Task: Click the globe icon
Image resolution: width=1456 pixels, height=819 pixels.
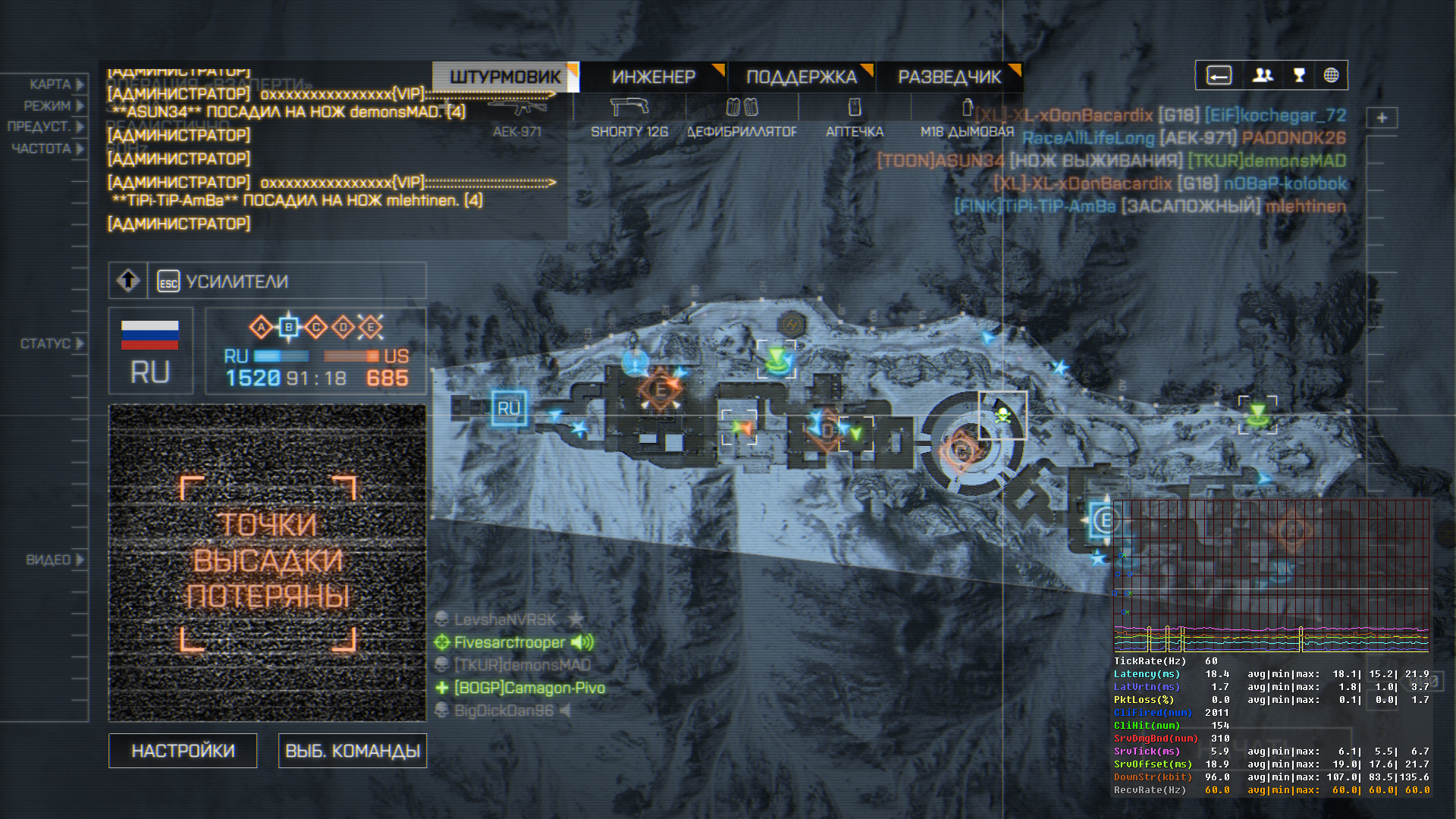Action: 1331,75
